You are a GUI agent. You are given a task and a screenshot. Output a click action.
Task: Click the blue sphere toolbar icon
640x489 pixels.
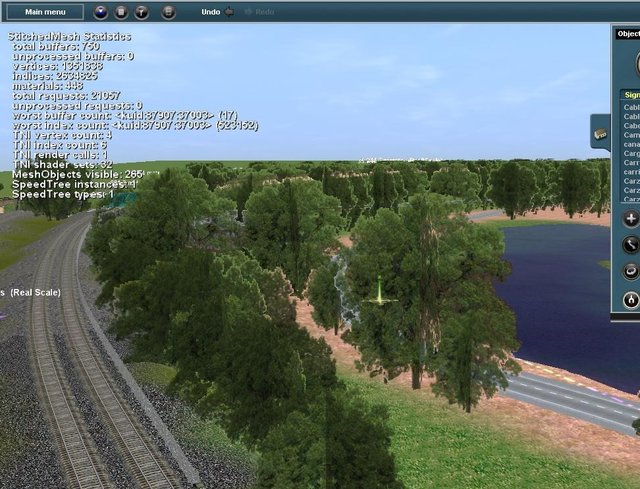pos(101,12)
